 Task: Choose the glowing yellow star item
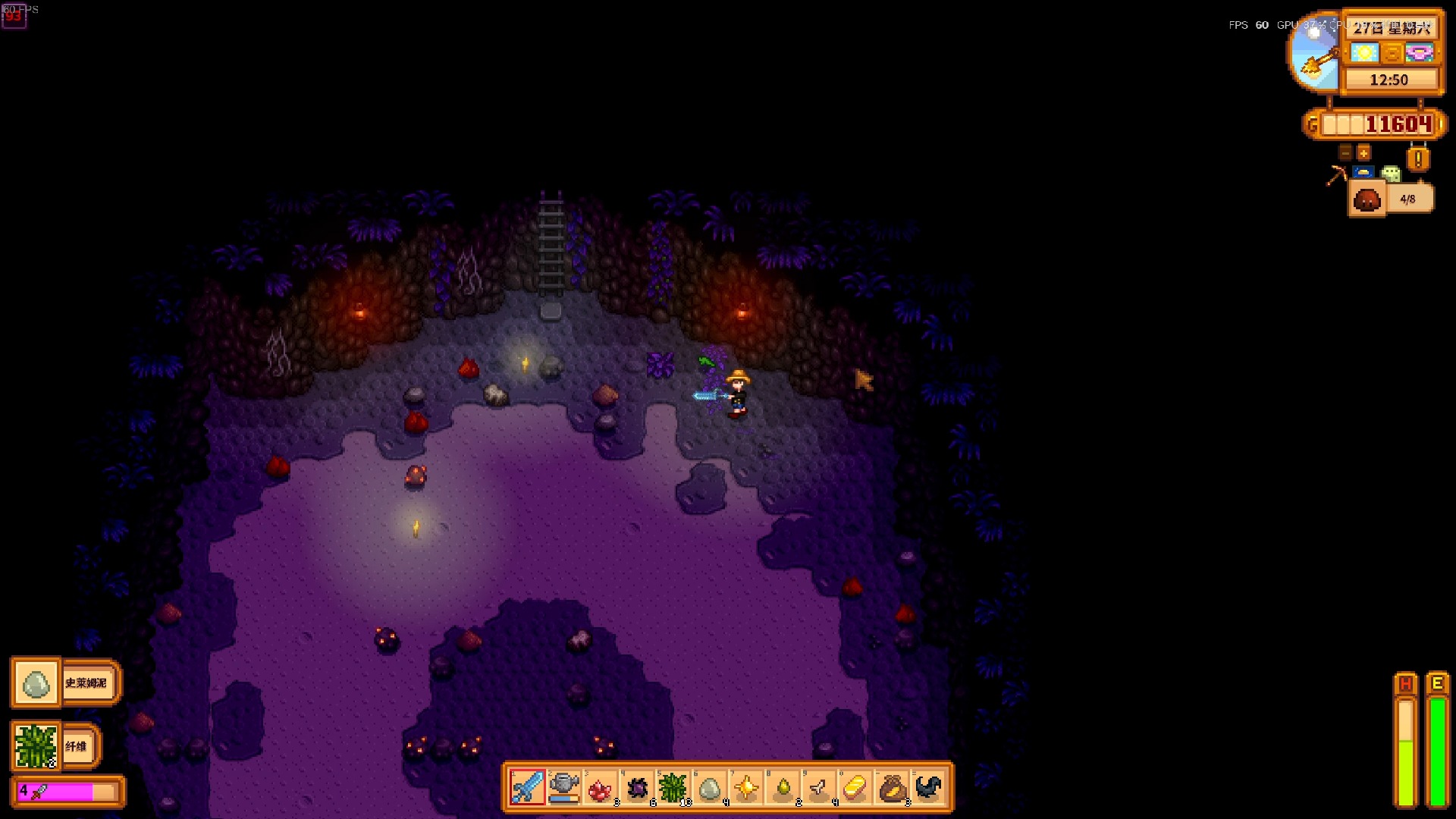pos(746,788)
